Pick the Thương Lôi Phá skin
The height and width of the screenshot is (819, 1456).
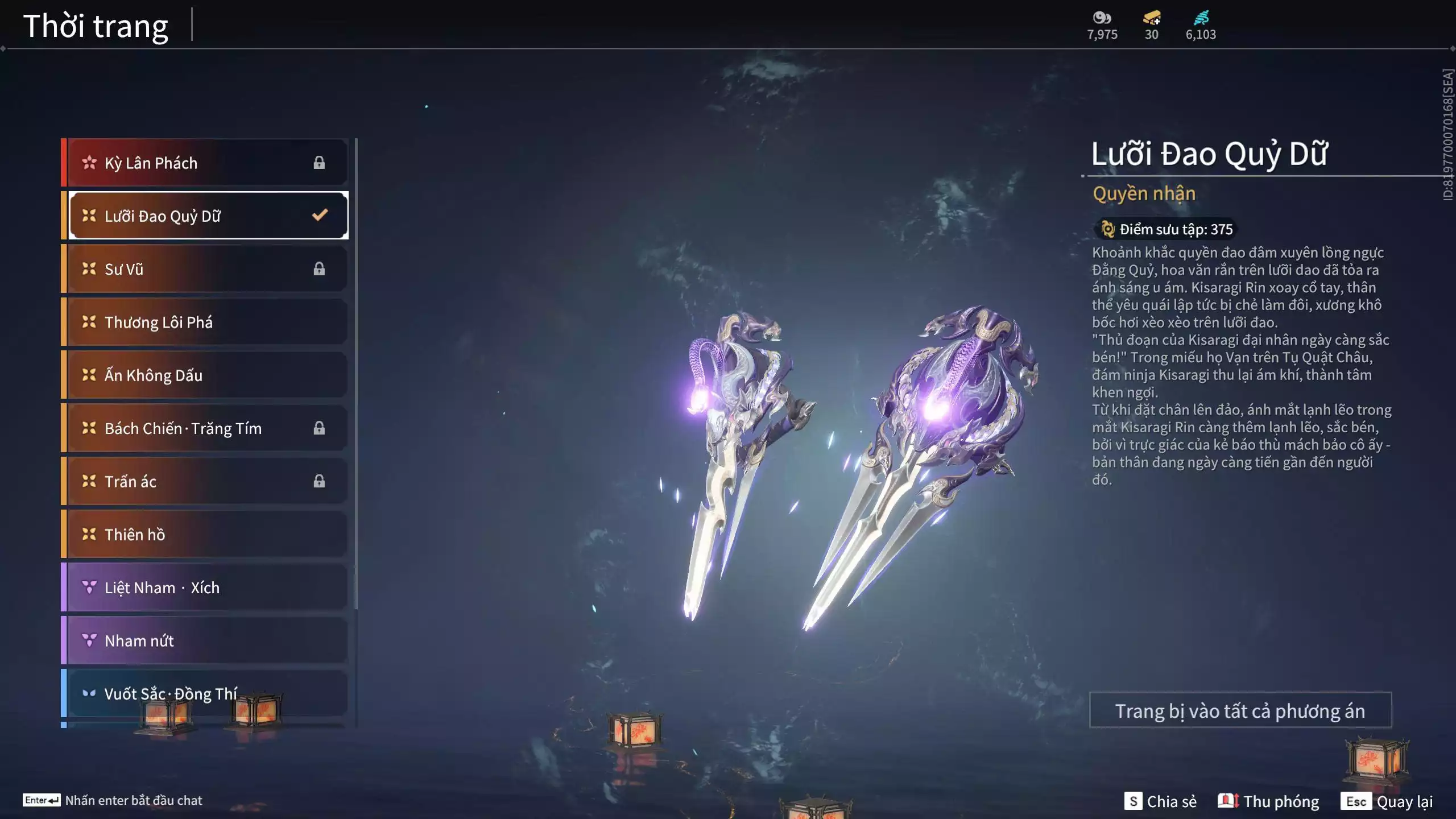tap(205, 322)
